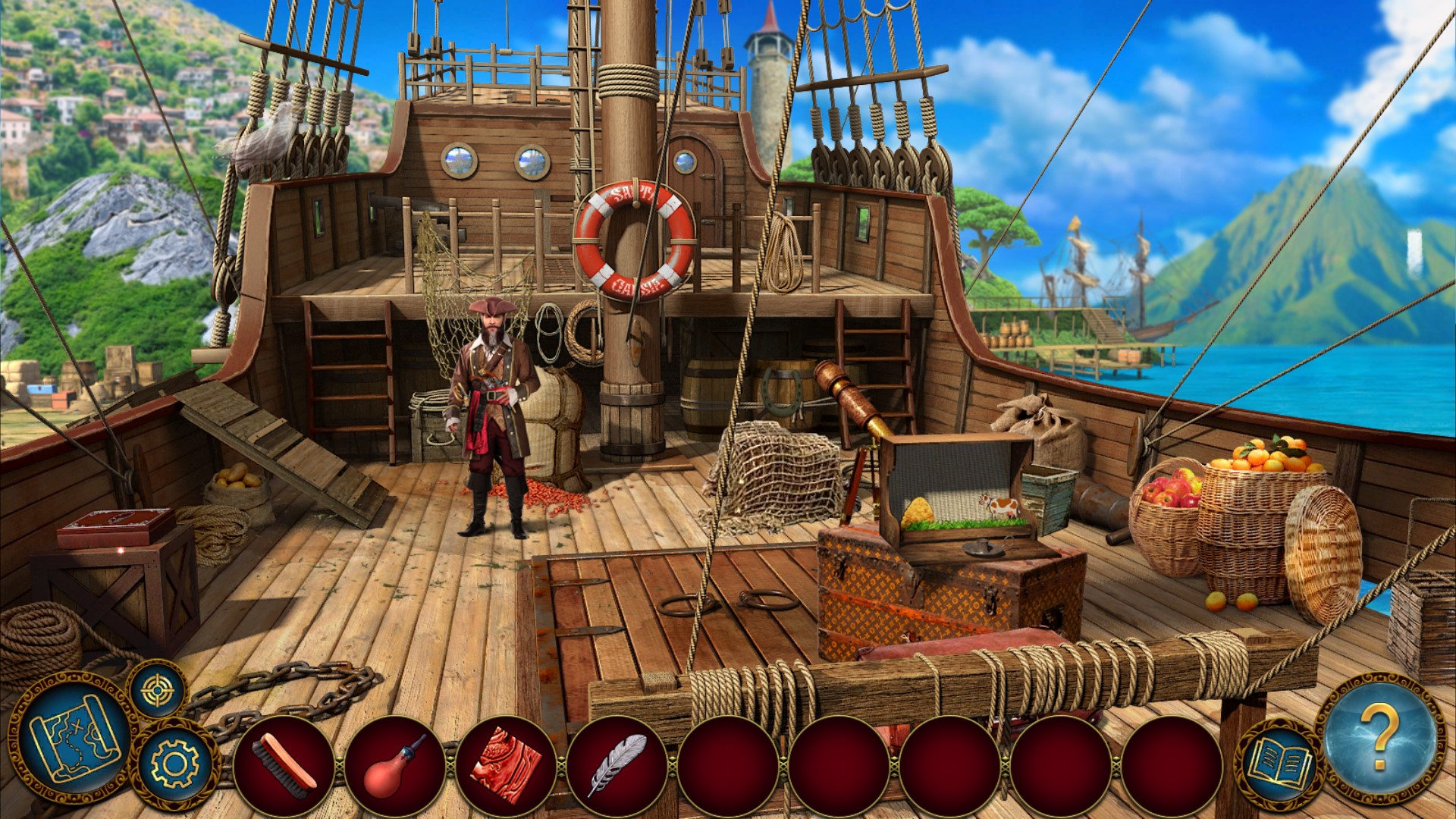Select the brush in the inventory

coord(284,766)
